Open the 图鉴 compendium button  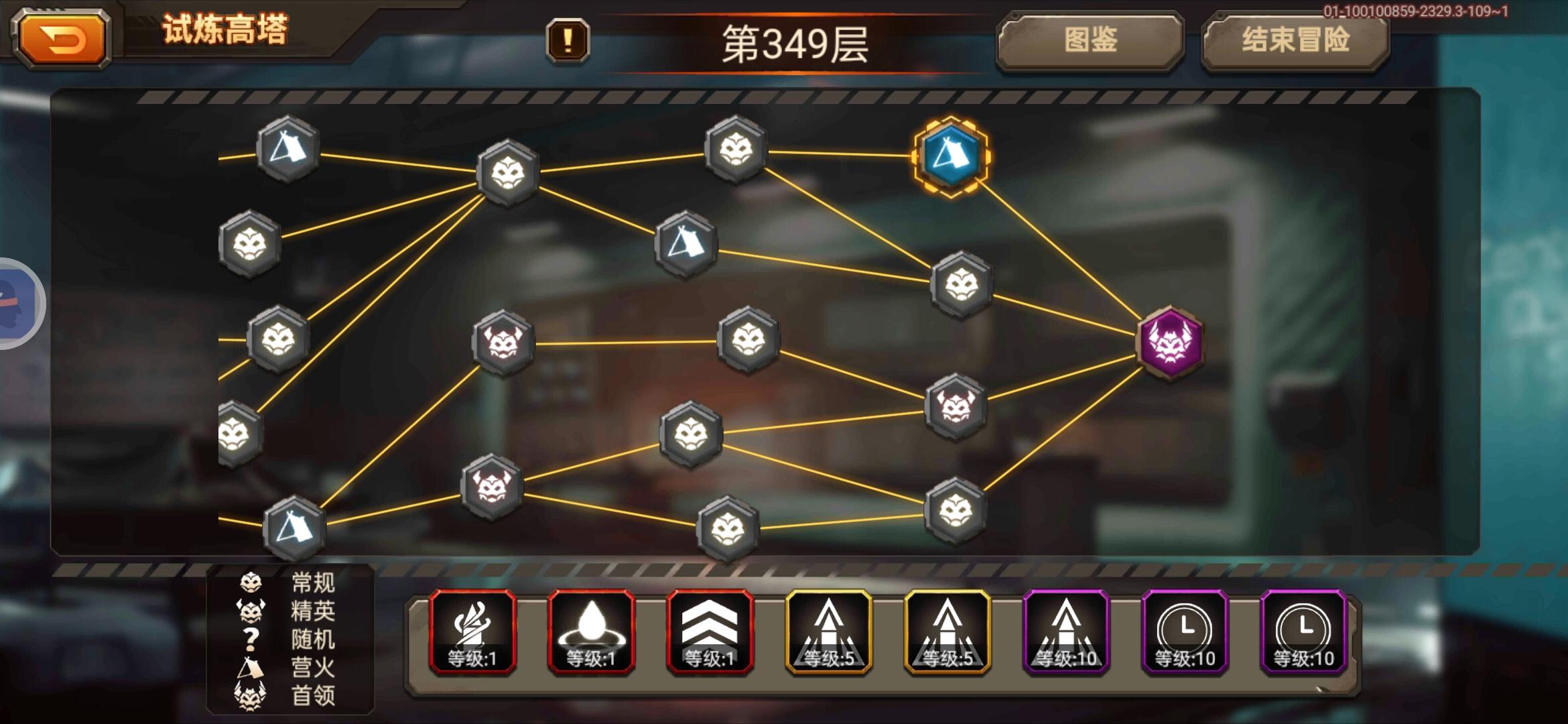click(x=1092, y=40)
